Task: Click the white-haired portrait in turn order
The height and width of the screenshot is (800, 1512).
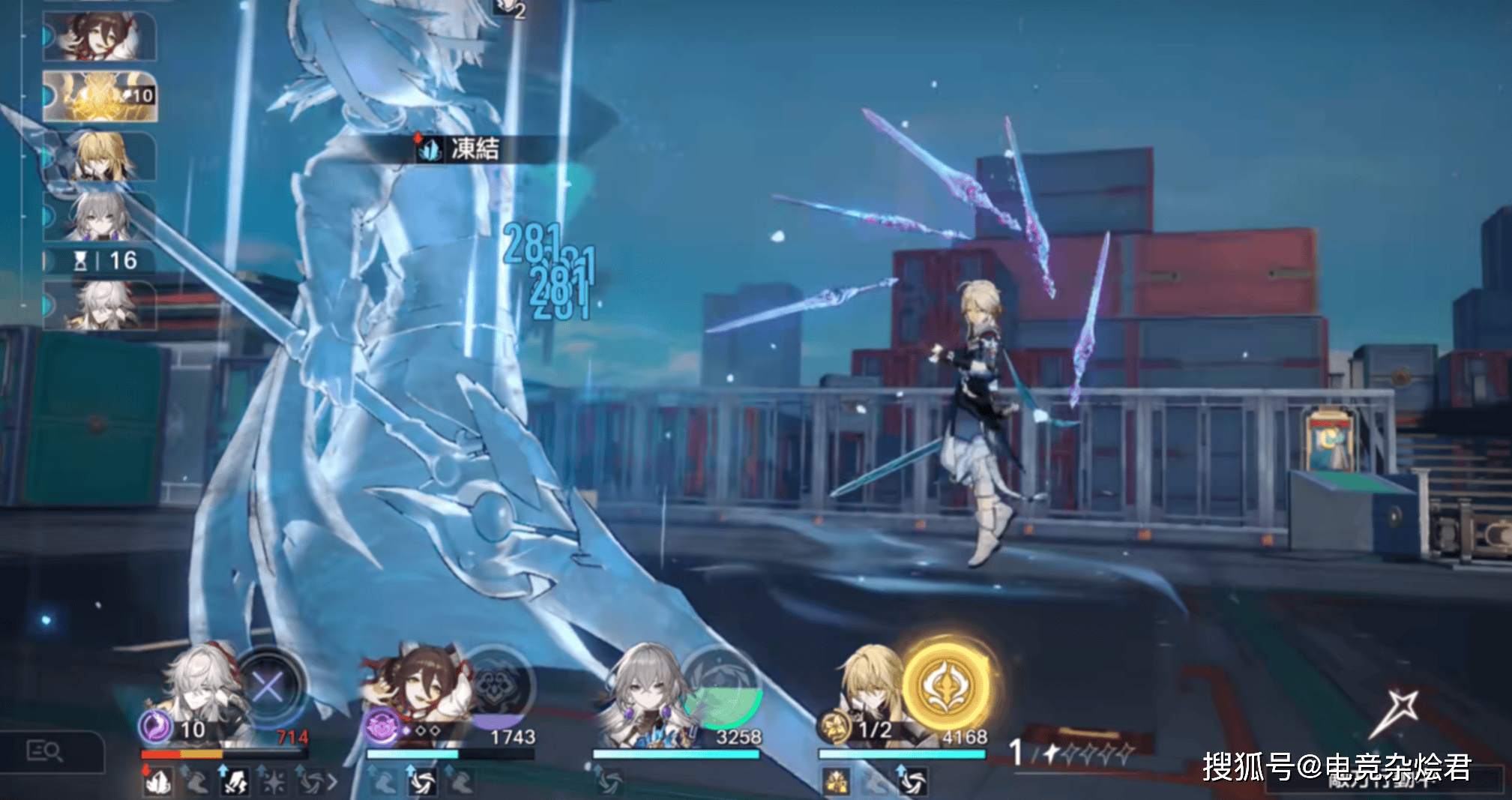Action: pos(99,306)
